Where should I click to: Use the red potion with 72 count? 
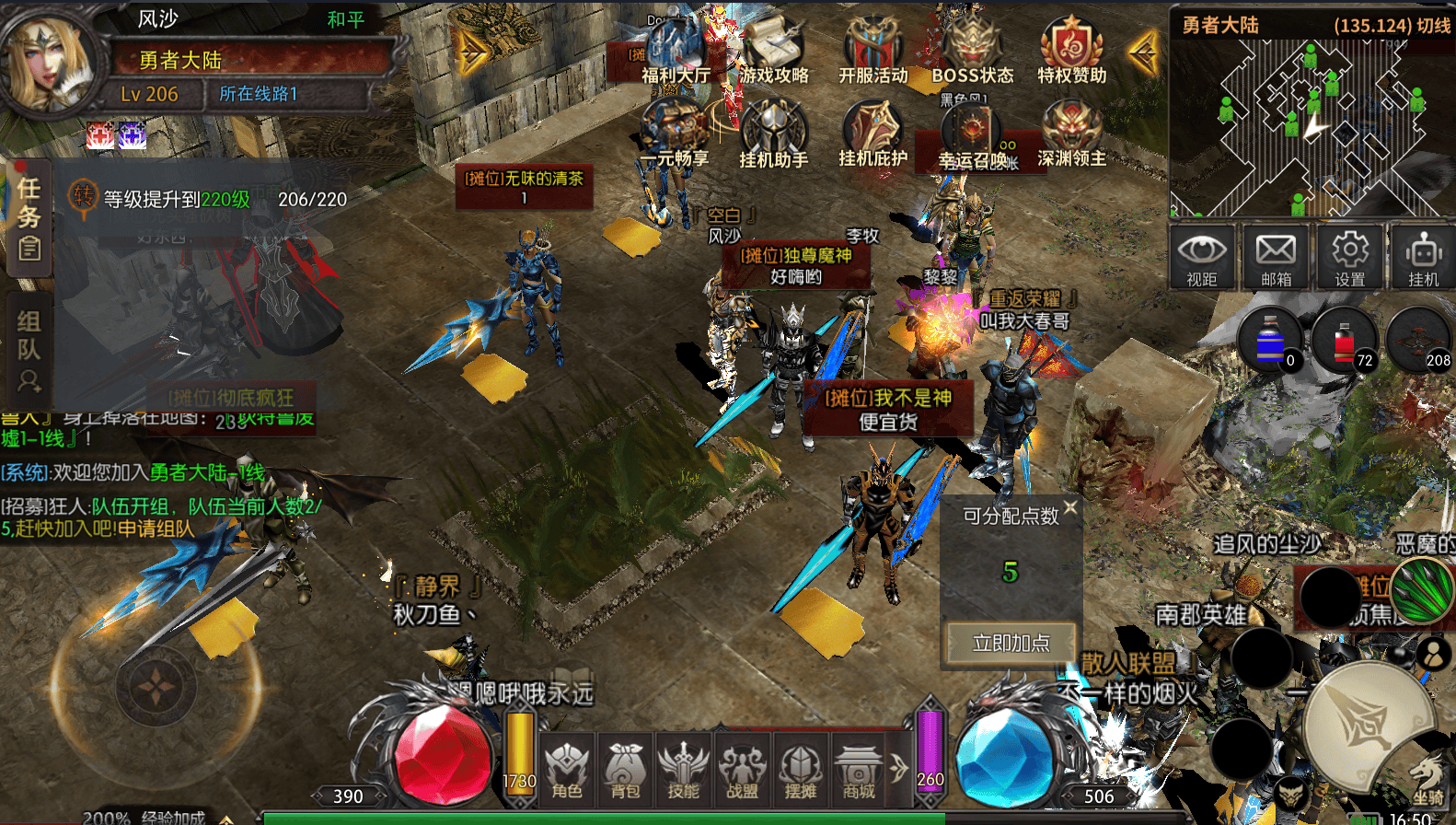pyautogui.click(x=1345, y=340)
